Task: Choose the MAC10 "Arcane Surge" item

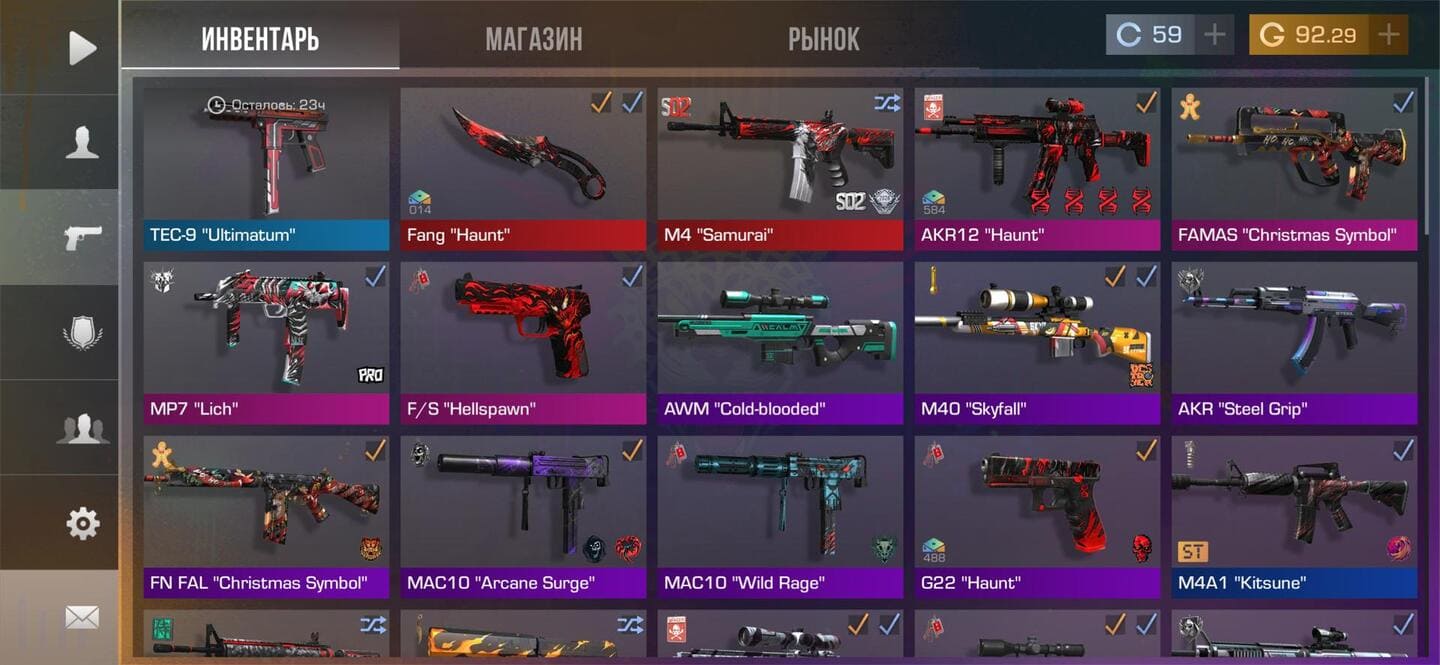Action: point(523,516)
